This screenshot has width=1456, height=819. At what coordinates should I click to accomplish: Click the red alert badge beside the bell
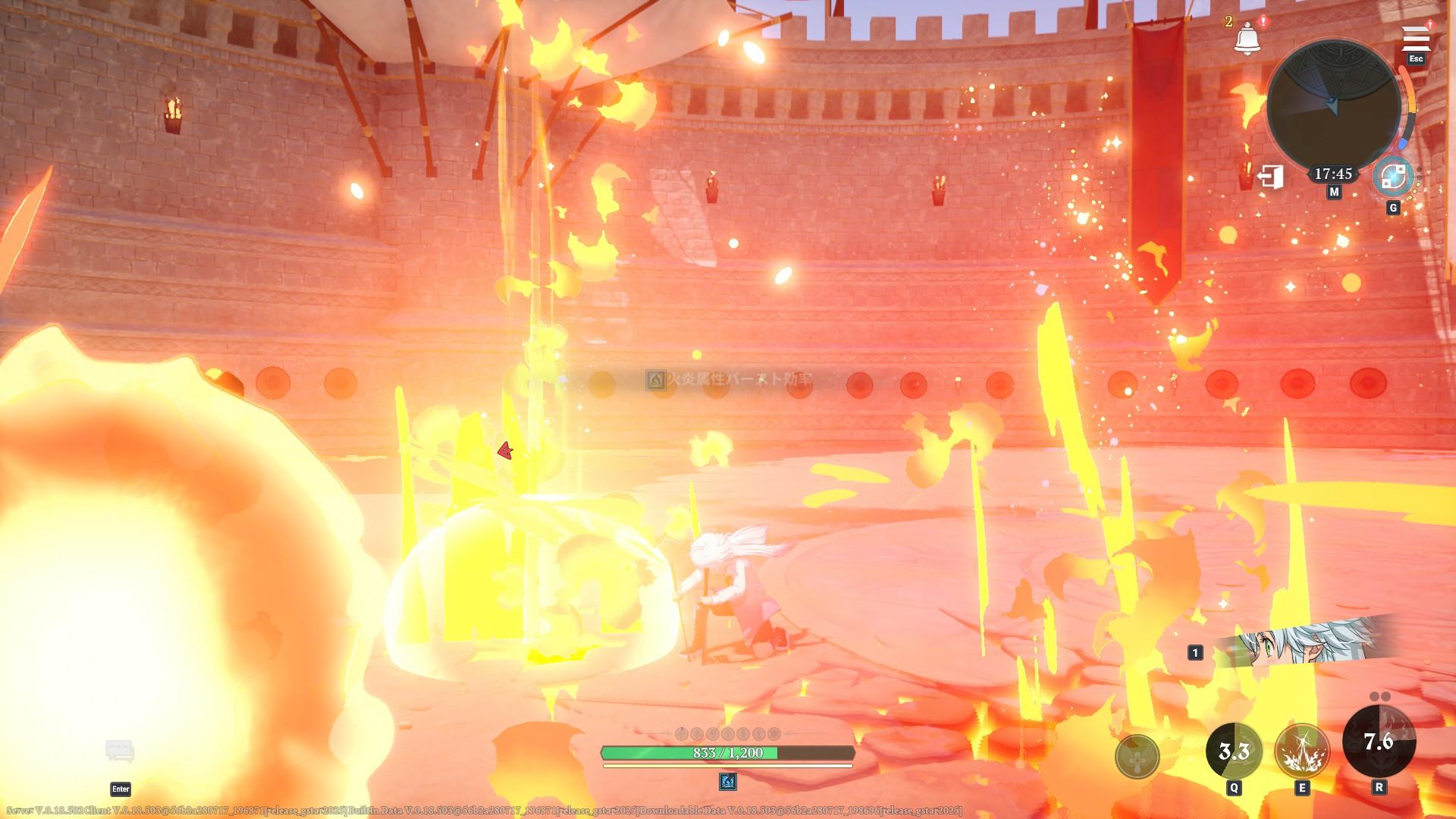coord(1263,22)
